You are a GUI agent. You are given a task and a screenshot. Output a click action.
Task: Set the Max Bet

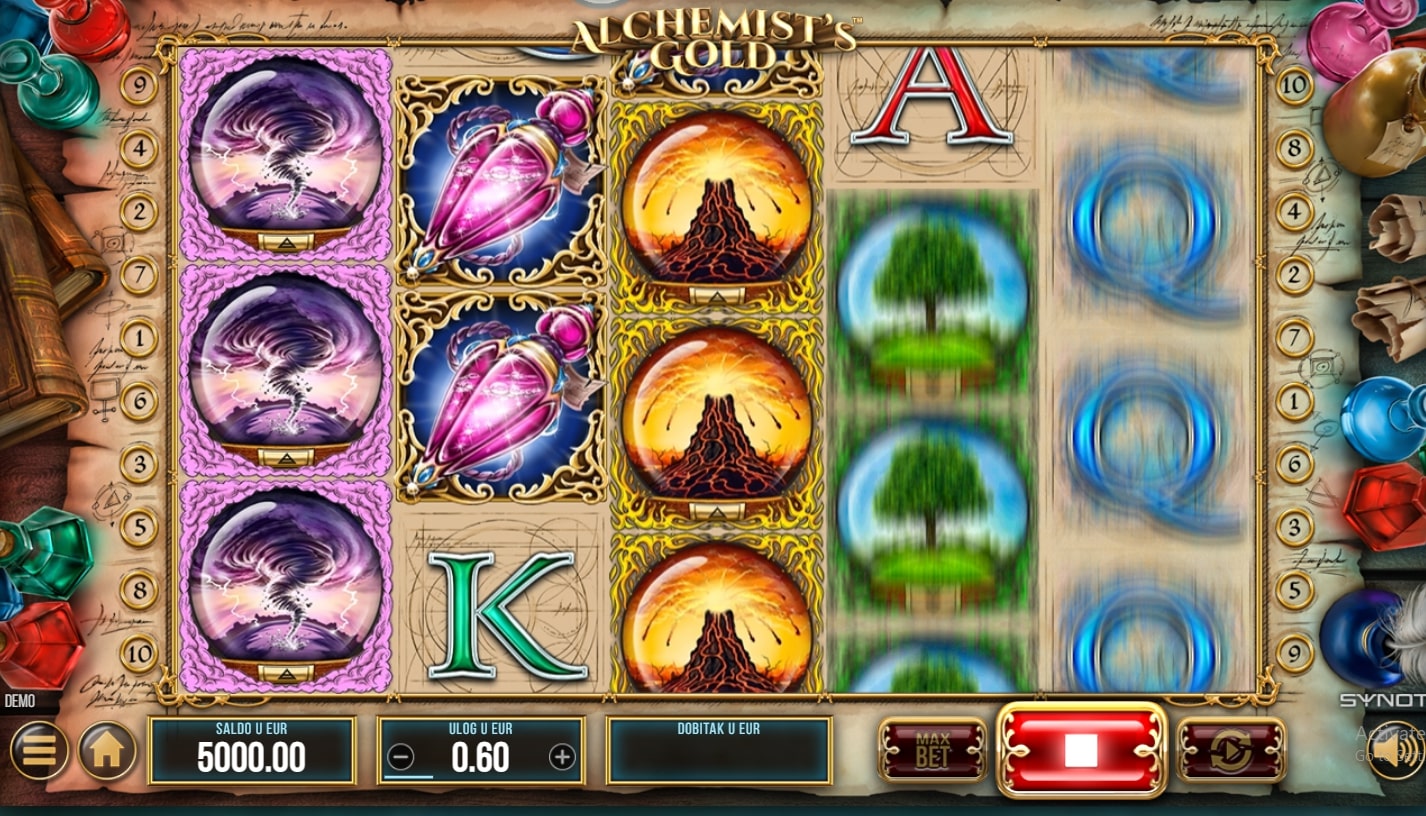pyautogui.click(x=932, y=750)
